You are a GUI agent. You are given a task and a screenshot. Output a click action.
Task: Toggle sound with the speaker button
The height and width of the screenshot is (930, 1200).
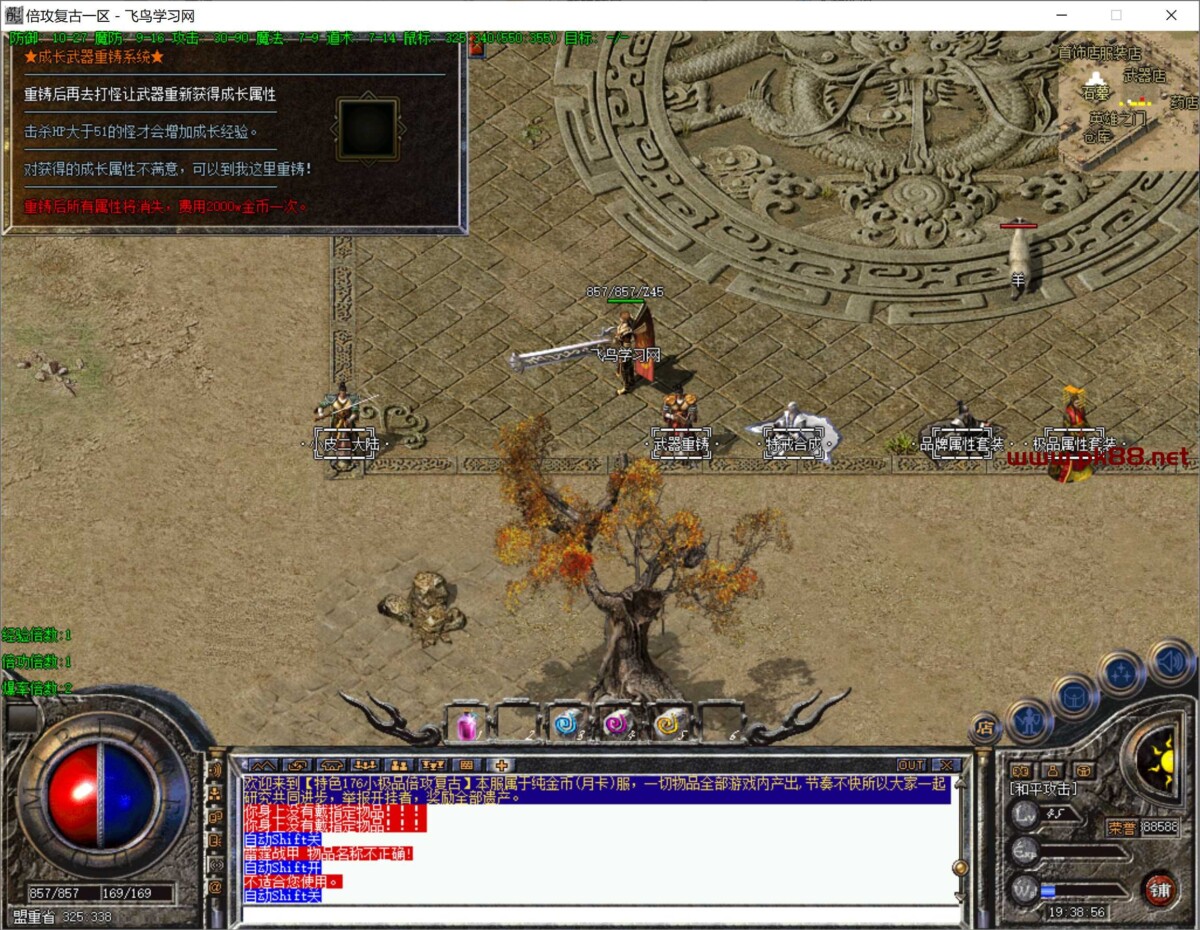pyautogui.click(x=1170, y=660)
